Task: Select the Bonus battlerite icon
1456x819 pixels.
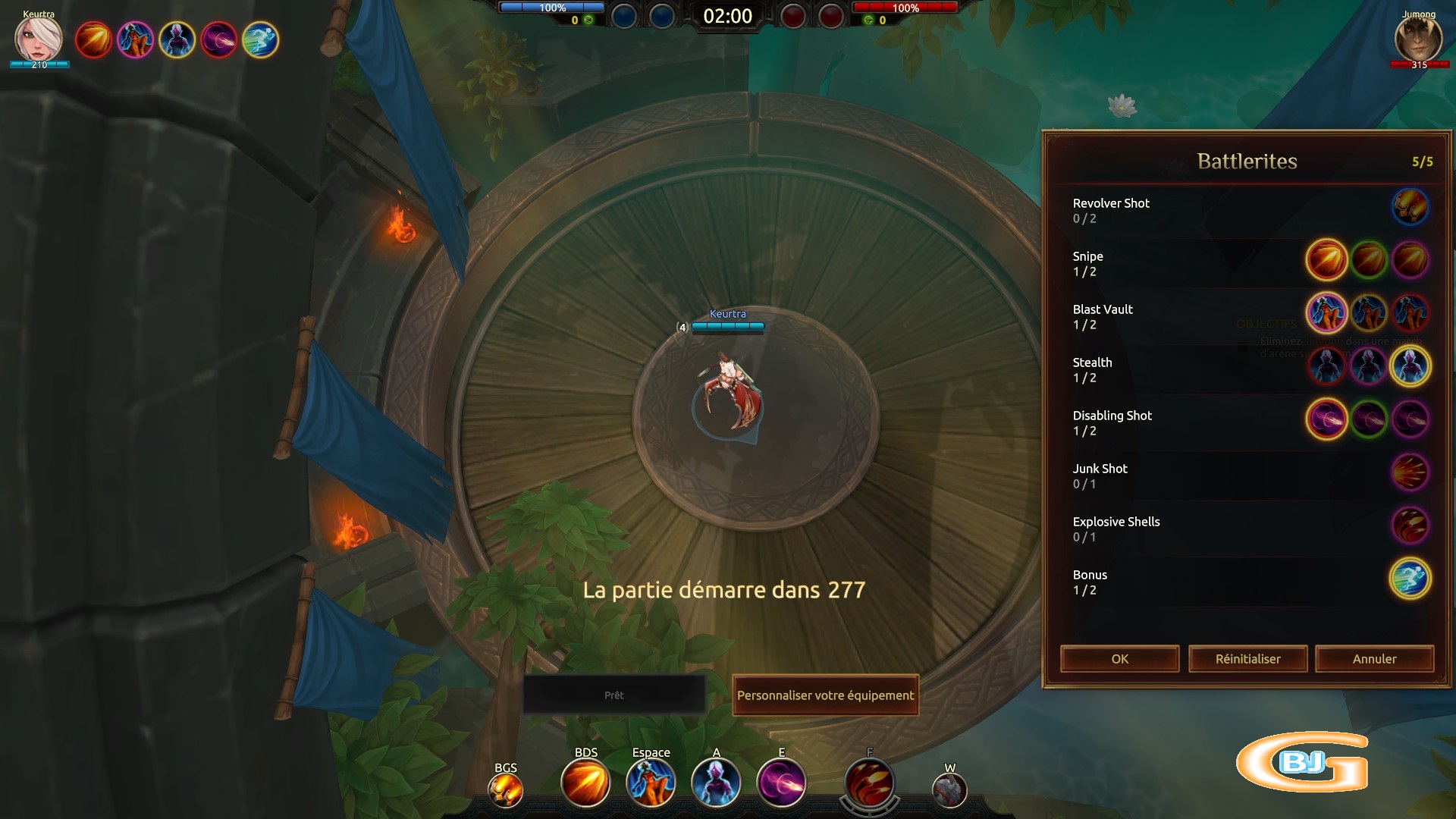Action: [x=1410, y=579]
